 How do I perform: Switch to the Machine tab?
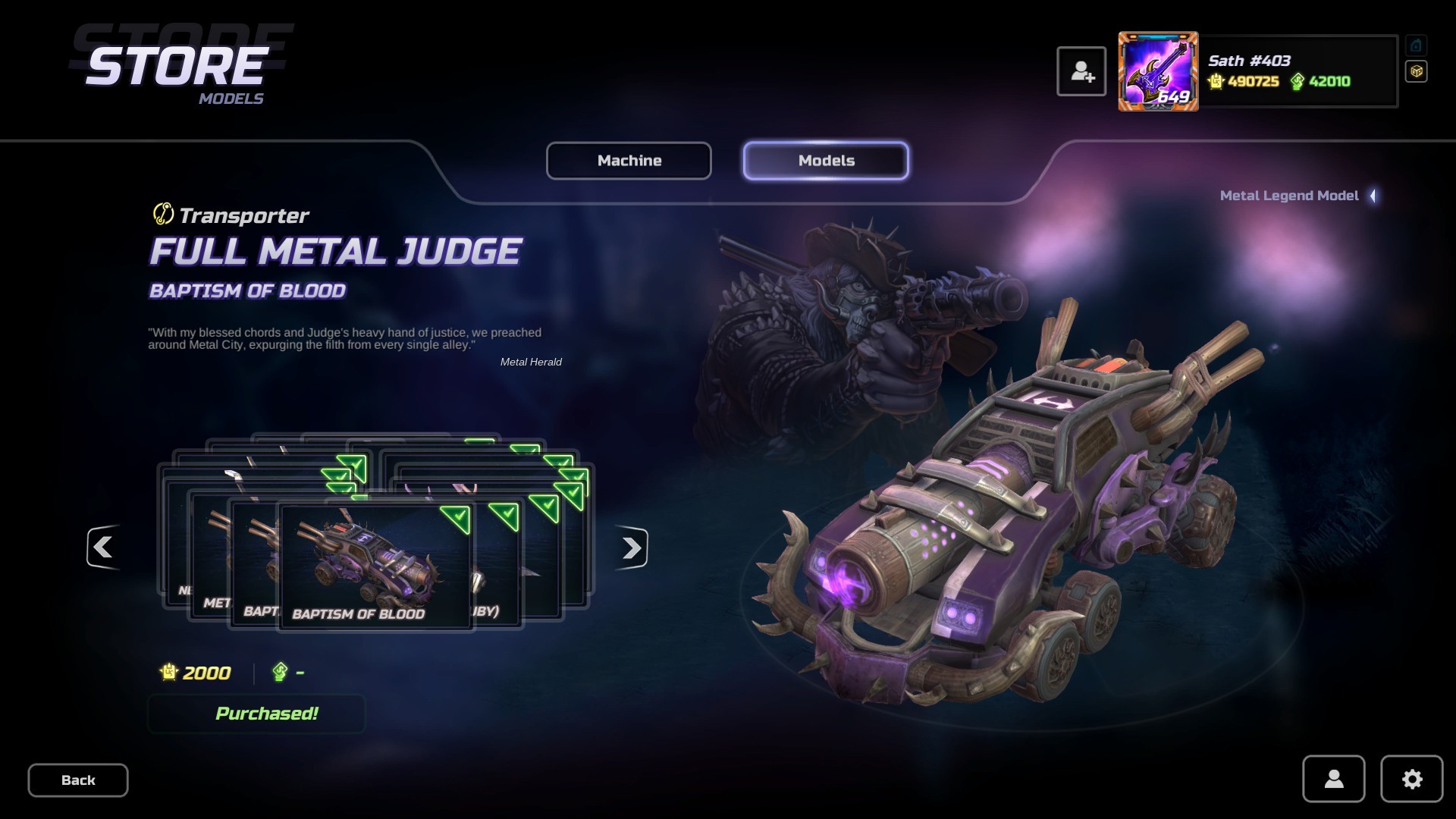tap(629, 161)
